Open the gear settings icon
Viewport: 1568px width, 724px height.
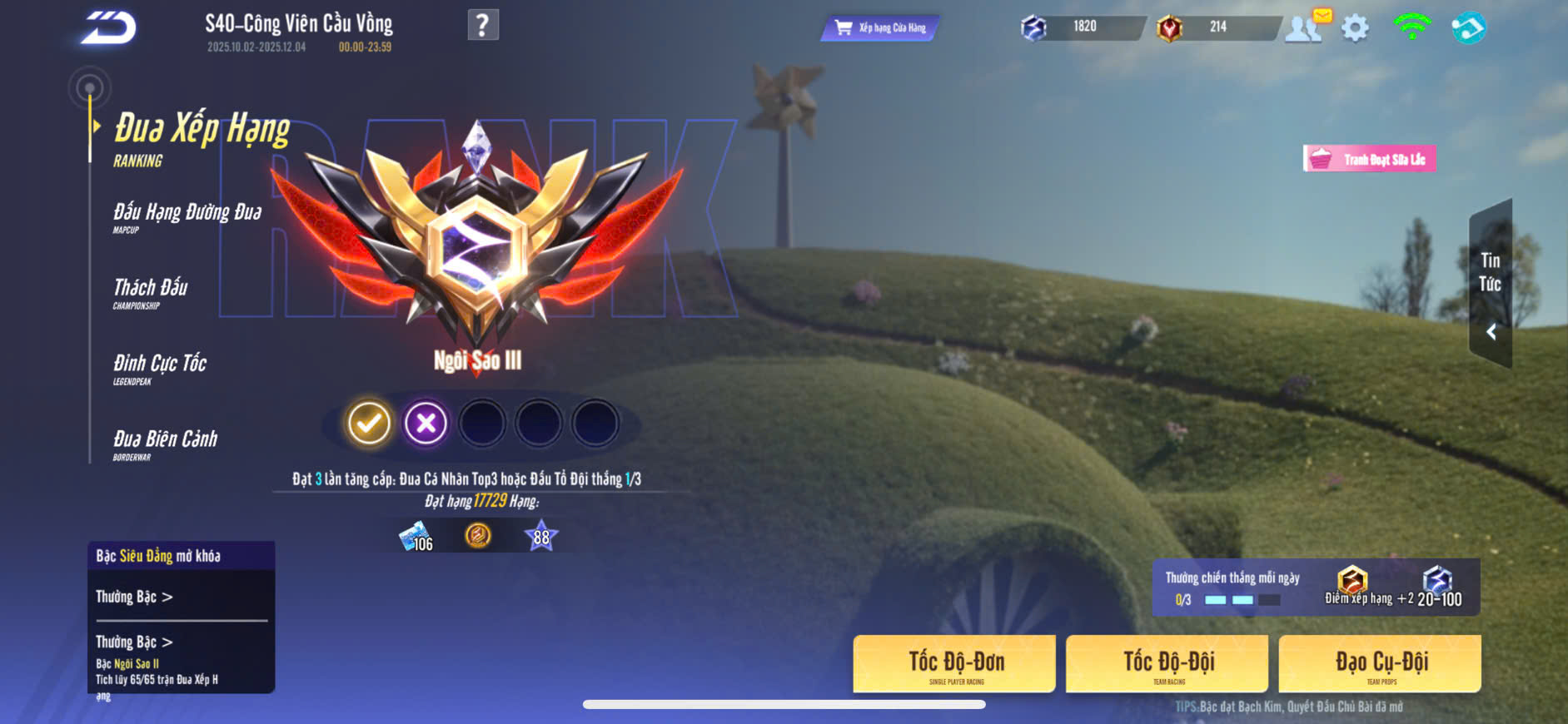(1355, 28)
